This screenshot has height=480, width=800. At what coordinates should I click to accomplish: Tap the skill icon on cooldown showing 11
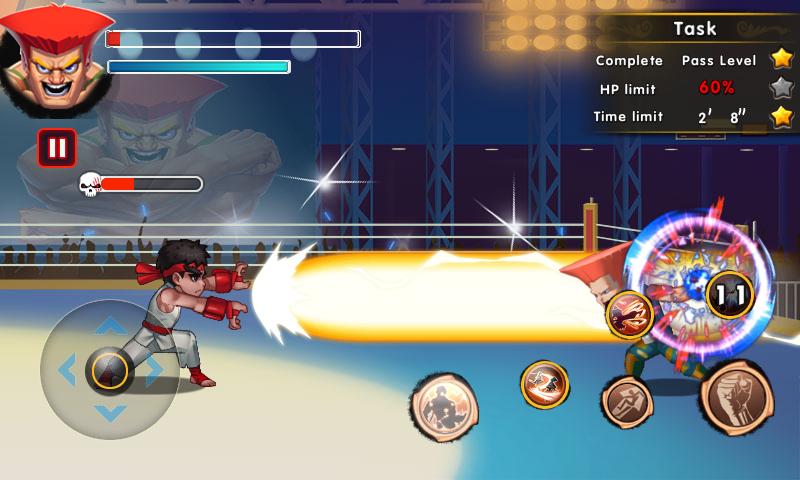point(730,295)
